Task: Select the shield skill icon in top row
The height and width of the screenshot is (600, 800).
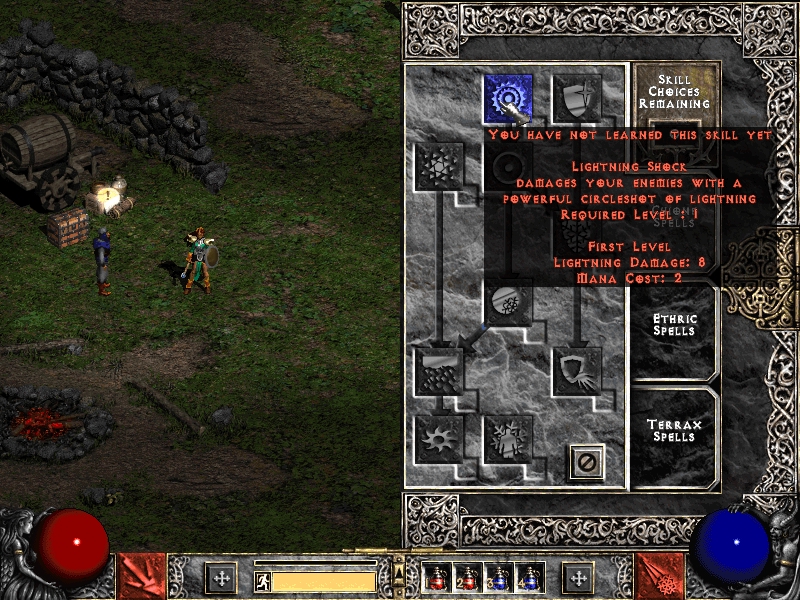Action: point(577,99)
